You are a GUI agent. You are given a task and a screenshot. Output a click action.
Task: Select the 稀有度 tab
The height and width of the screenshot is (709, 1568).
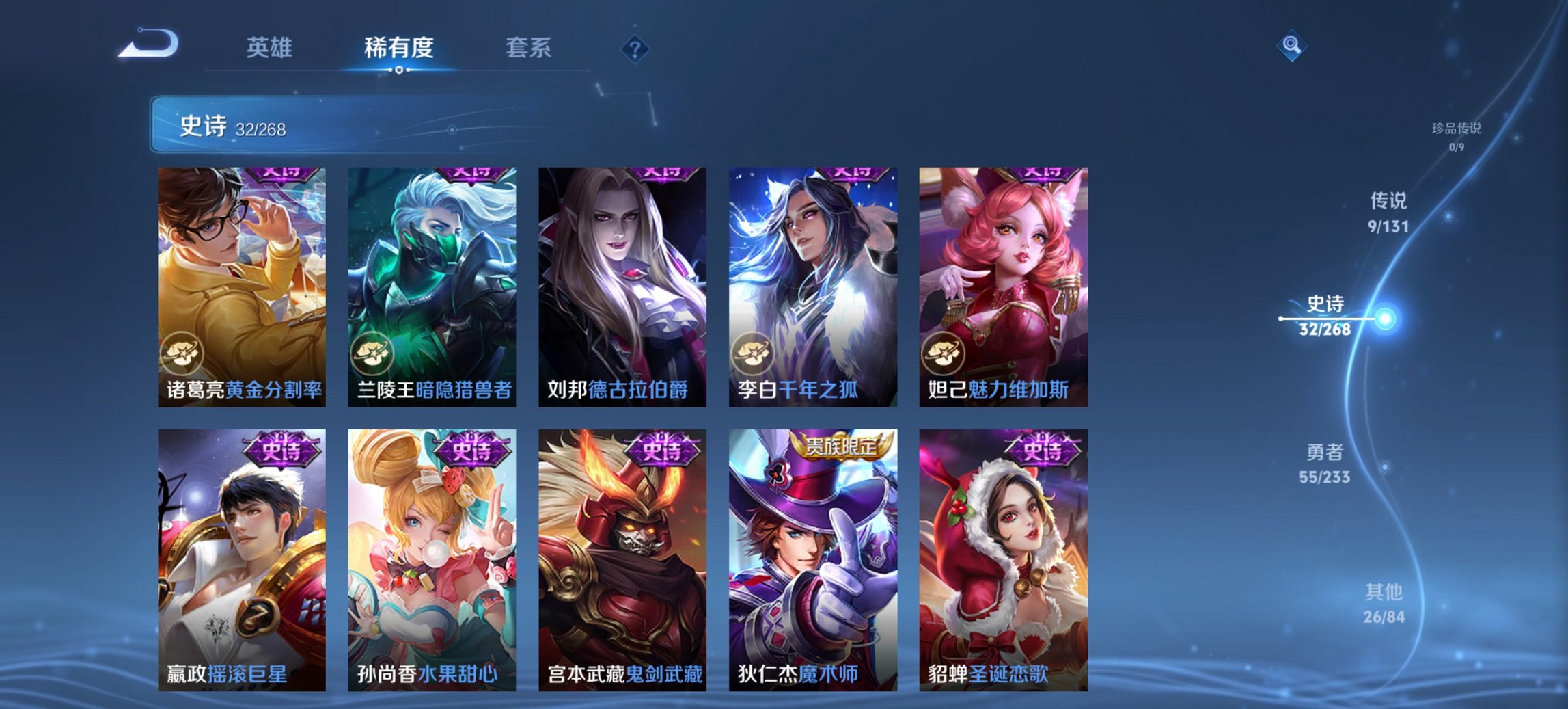tap(399, 48)
